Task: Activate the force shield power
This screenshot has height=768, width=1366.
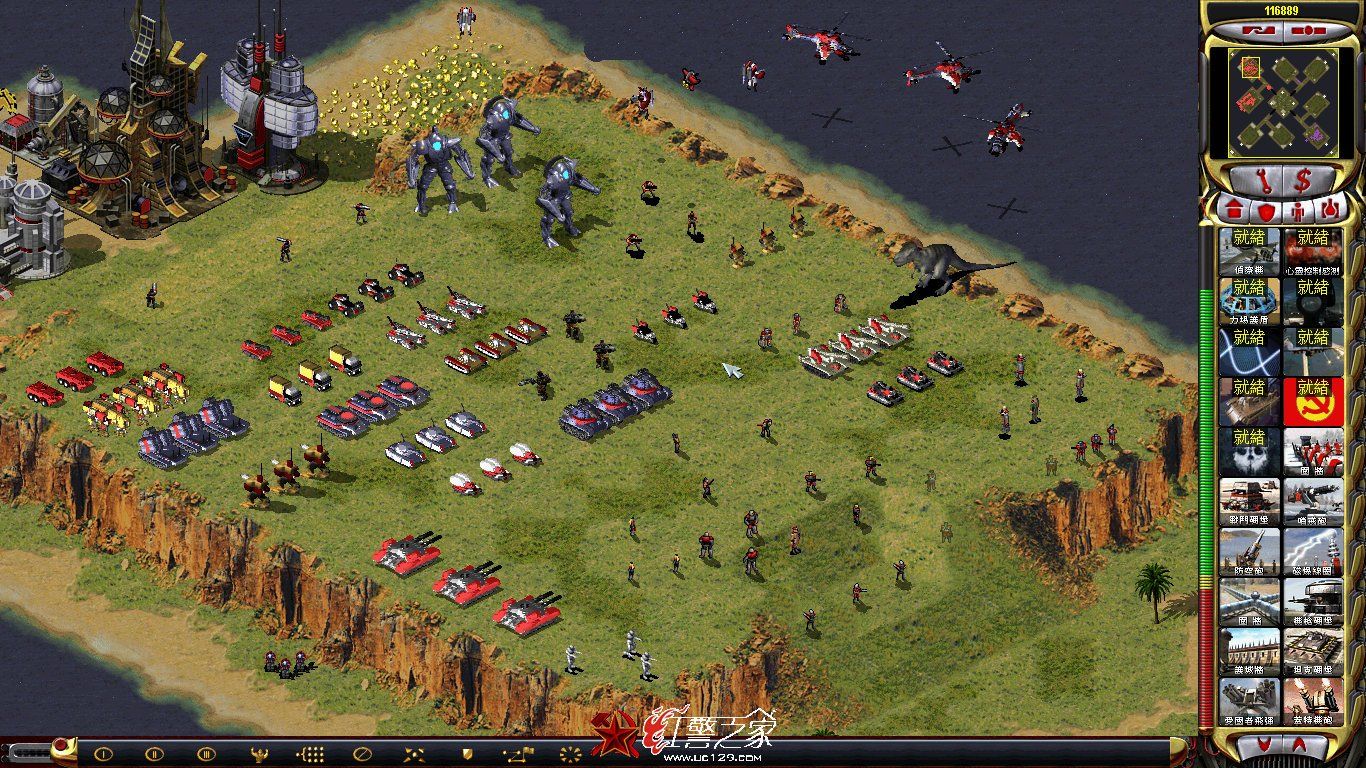Action: (x=1249, y=302)
